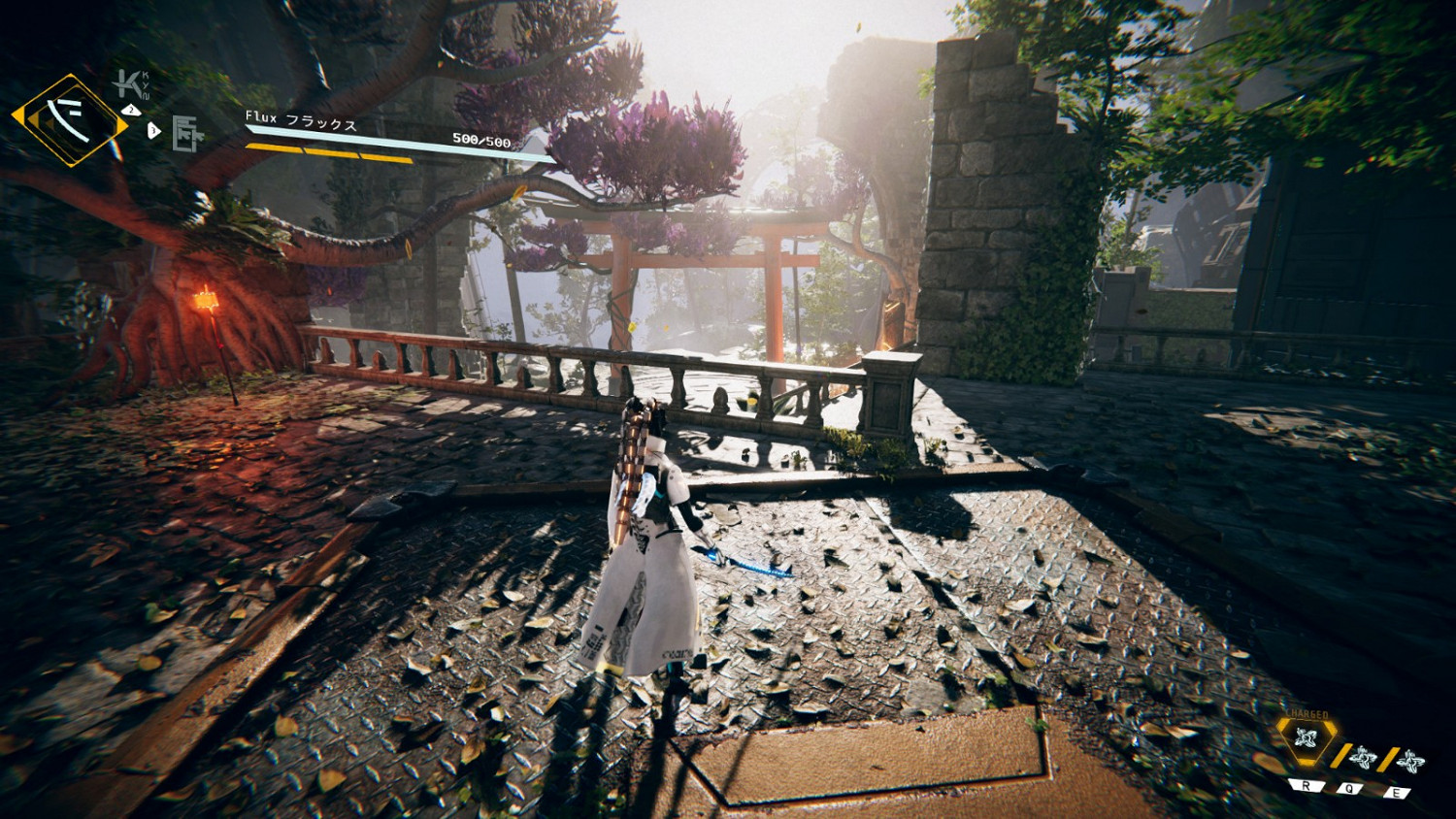The height and width of the screenshot is (819, 1456).
Task: Click the Ky weapon icon near slot 2
Action: [128, 83]
